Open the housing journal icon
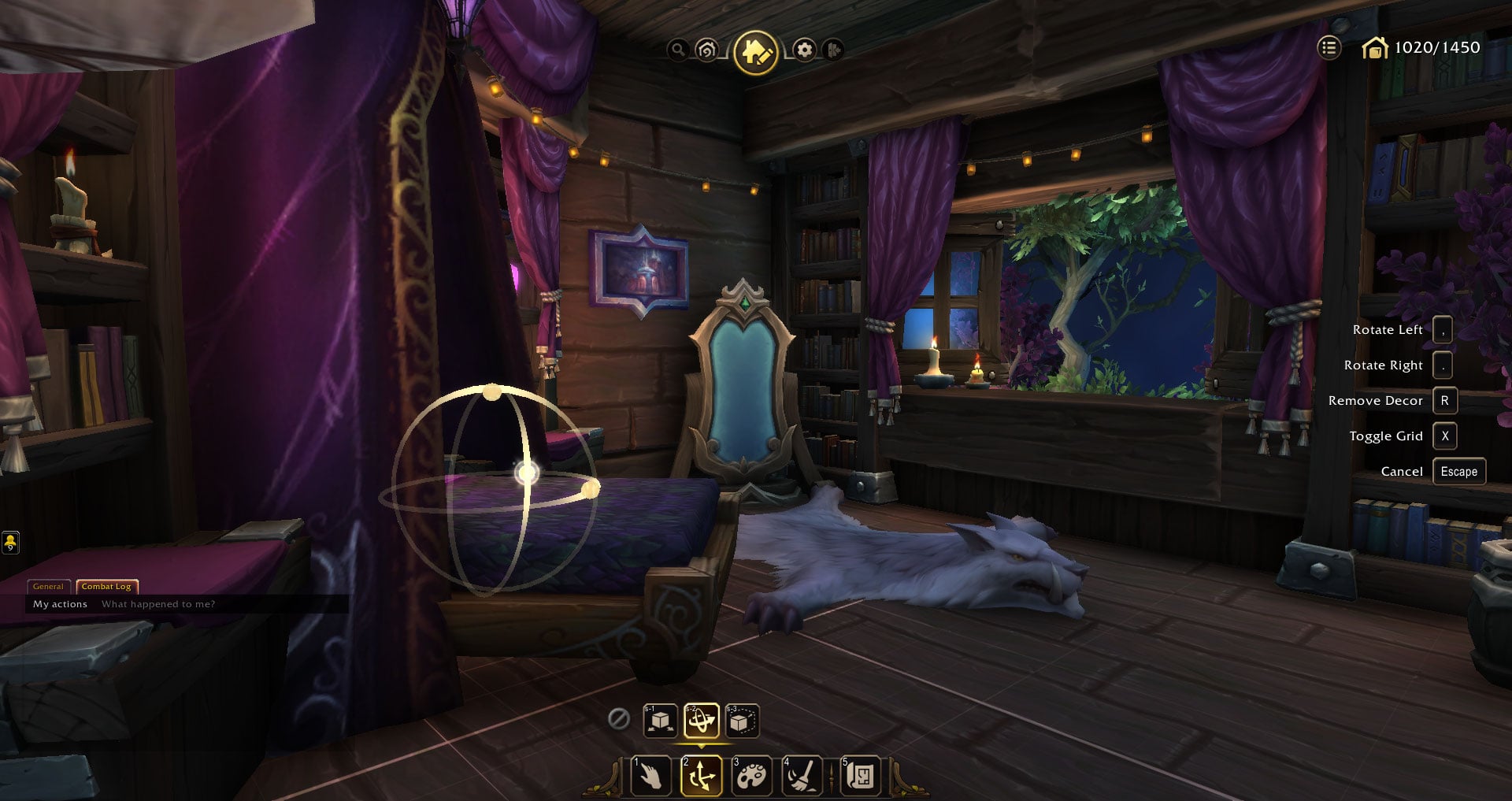The width and height of the screenshot is (1512, 801). pos(706,49)
